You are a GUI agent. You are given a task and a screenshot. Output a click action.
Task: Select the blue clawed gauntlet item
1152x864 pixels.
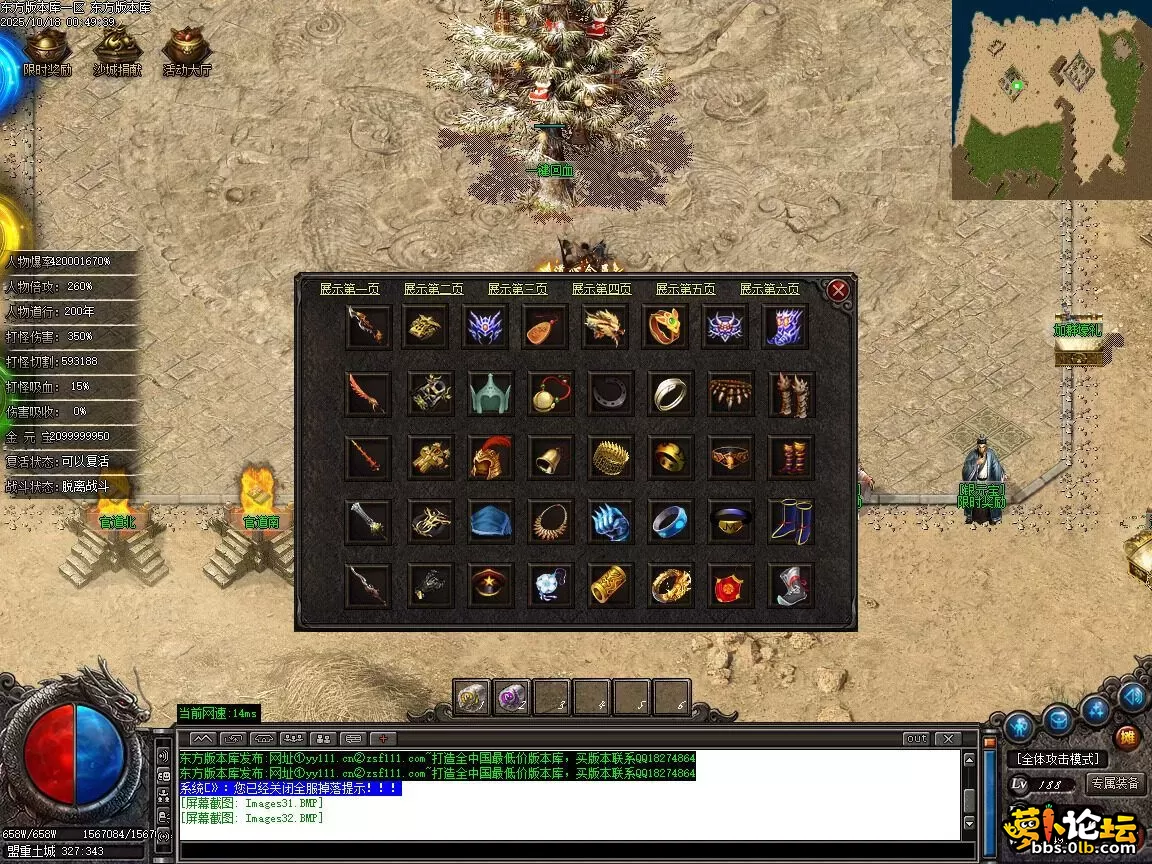tap(610, 521)
